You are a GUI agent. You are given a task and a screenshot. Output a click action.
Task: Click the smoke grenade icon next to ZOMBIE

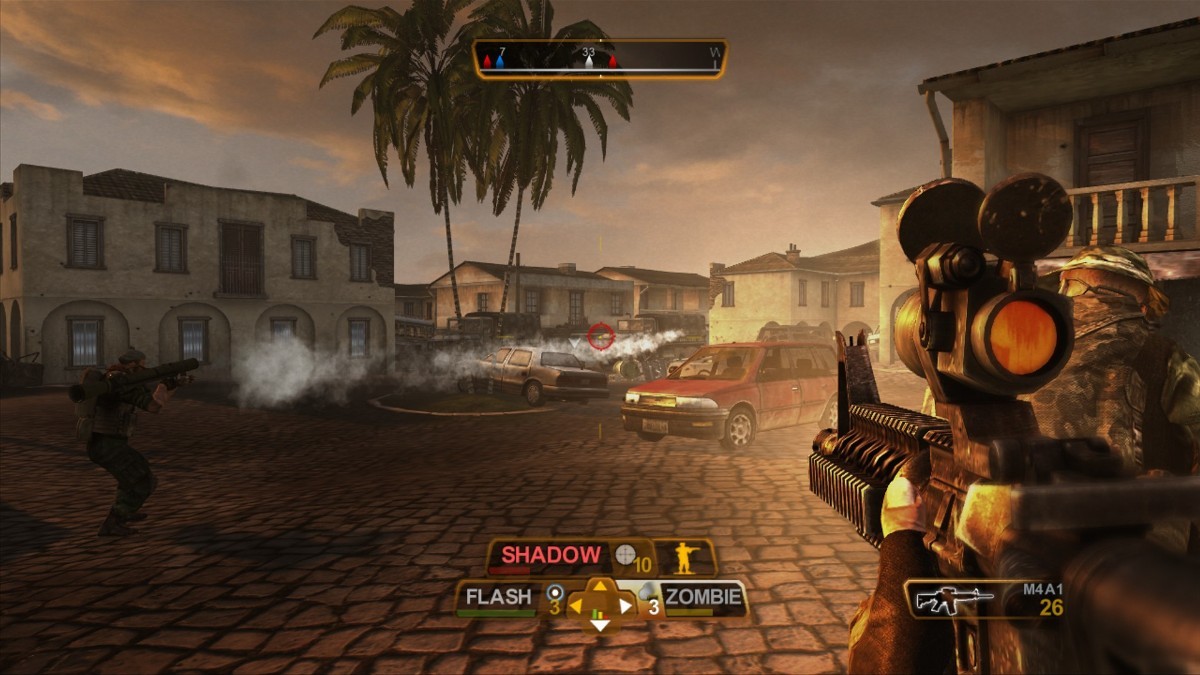click(x=646, y=592)
